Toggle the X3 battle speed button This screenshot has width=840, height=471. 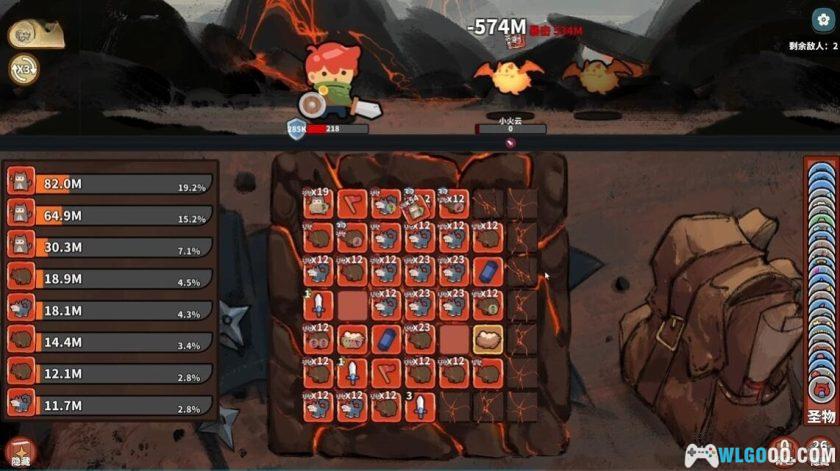coord(22,68)
